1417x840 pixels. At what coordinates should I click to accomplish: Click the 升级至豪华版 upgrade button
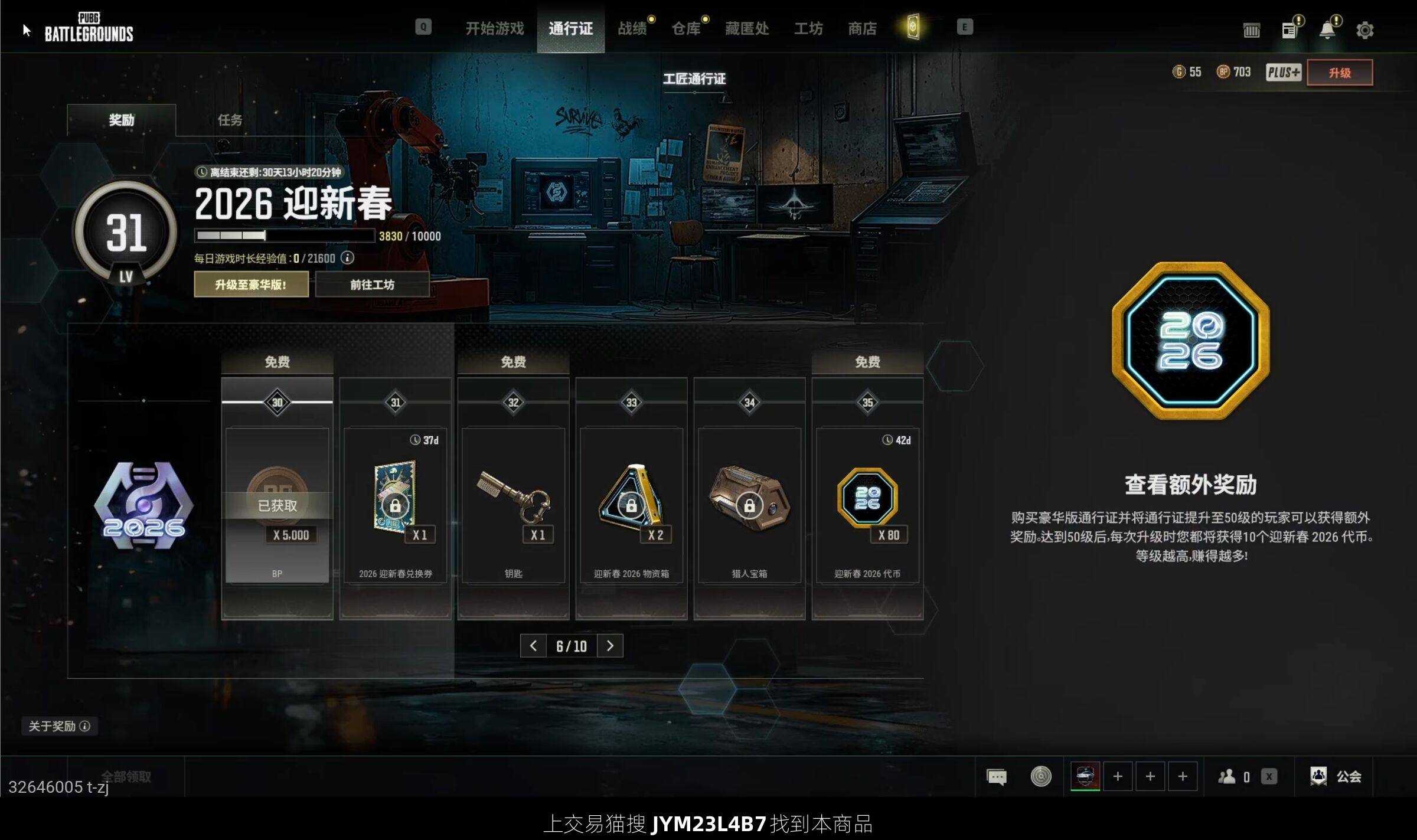point(251,285)
